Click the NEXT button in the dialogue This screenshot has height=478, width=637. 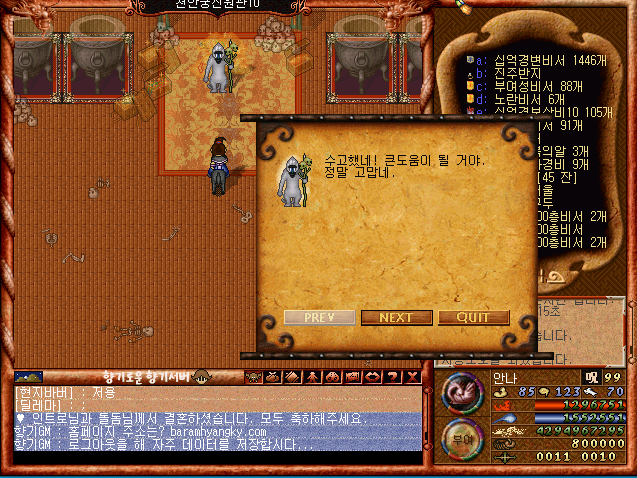tap(396, 318)
